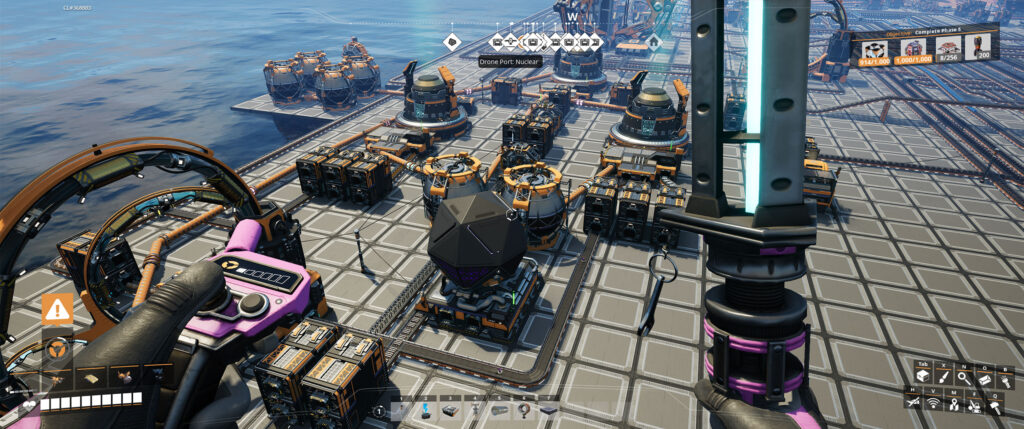Image resolution: width=1024 pixels, height=429 pixels.
Task: Click the home base compass marker
Action: (x=653, y=42)
